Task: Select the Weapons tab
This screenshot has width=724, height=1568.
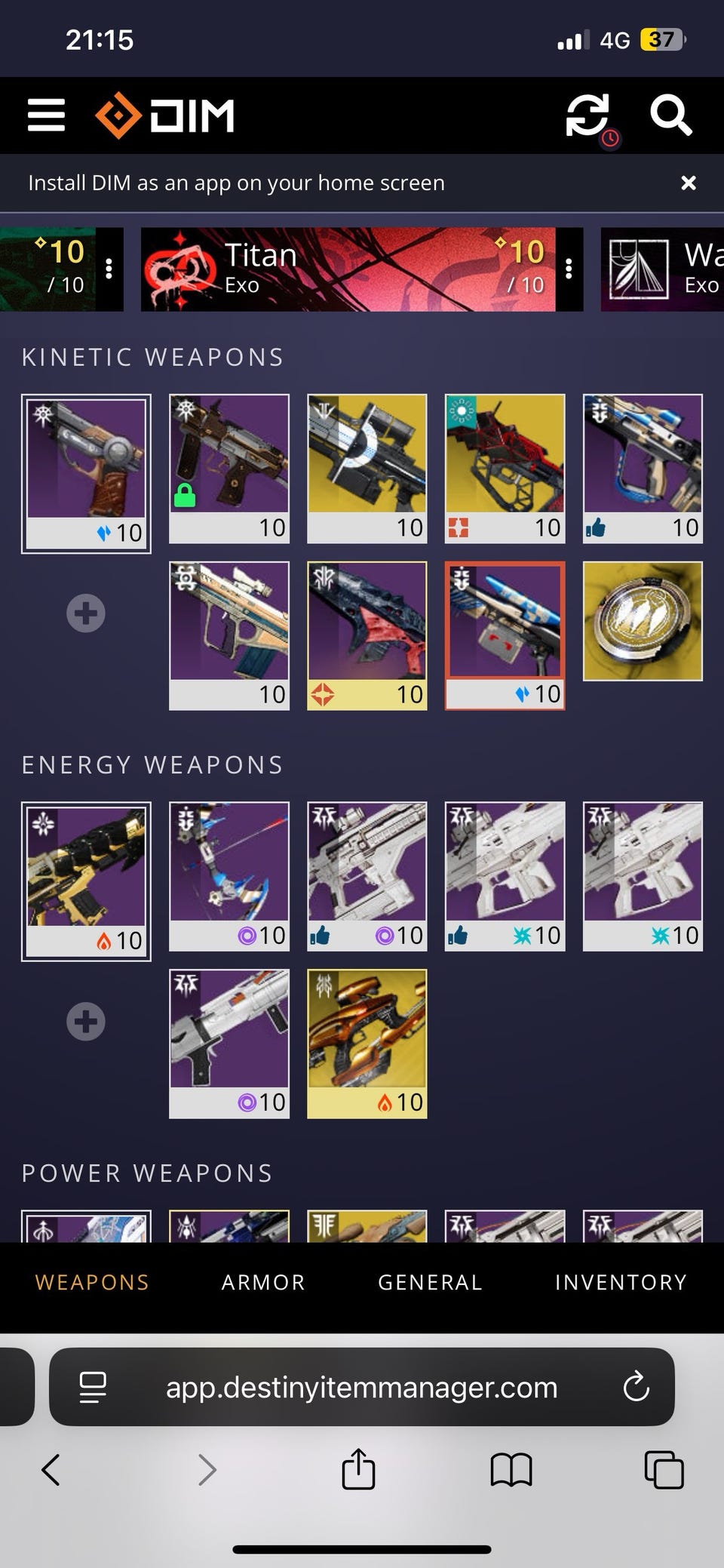Action: point(92,1282)
